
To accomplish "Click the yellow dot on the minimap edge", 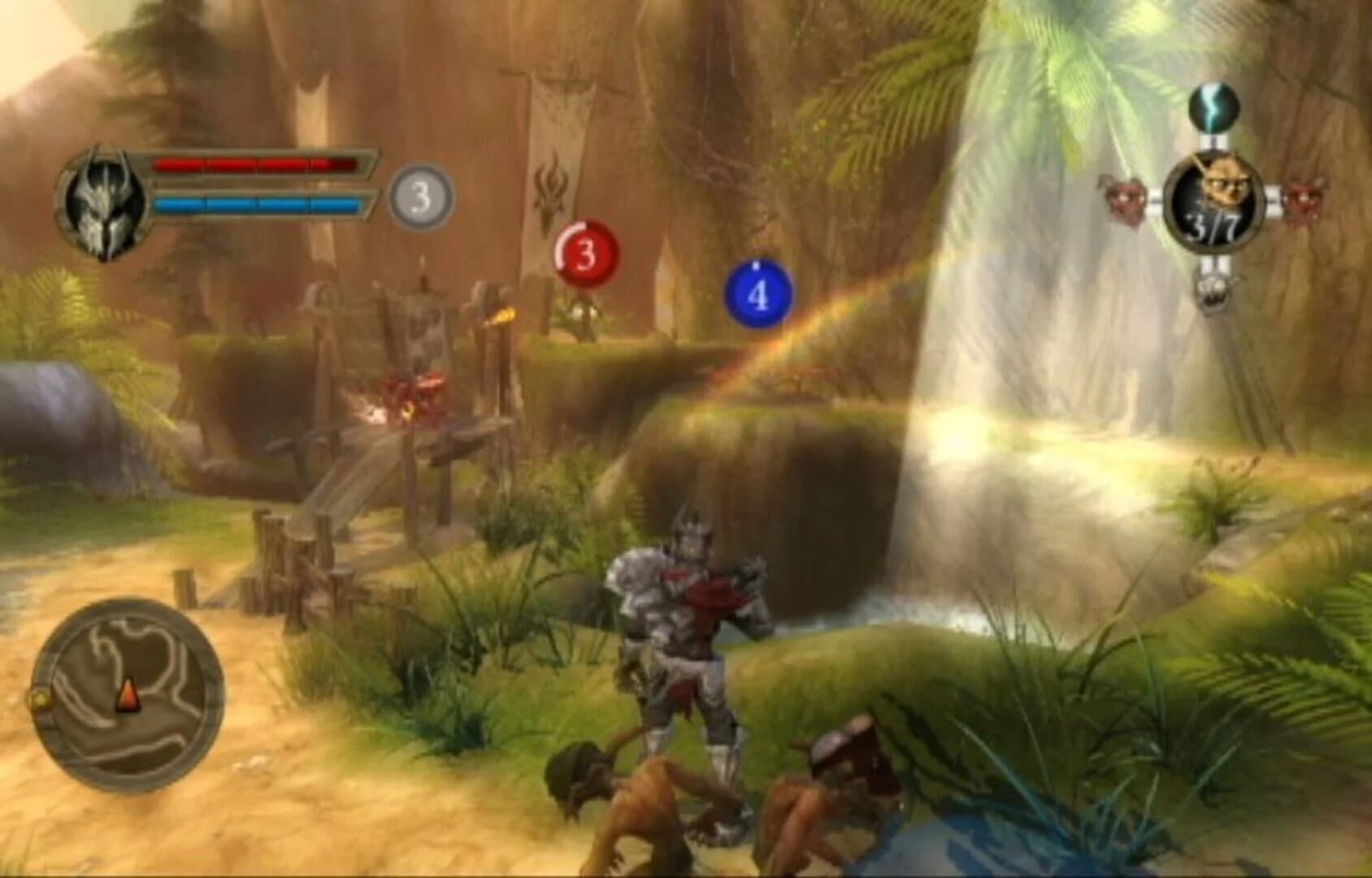I will point(41,698).
